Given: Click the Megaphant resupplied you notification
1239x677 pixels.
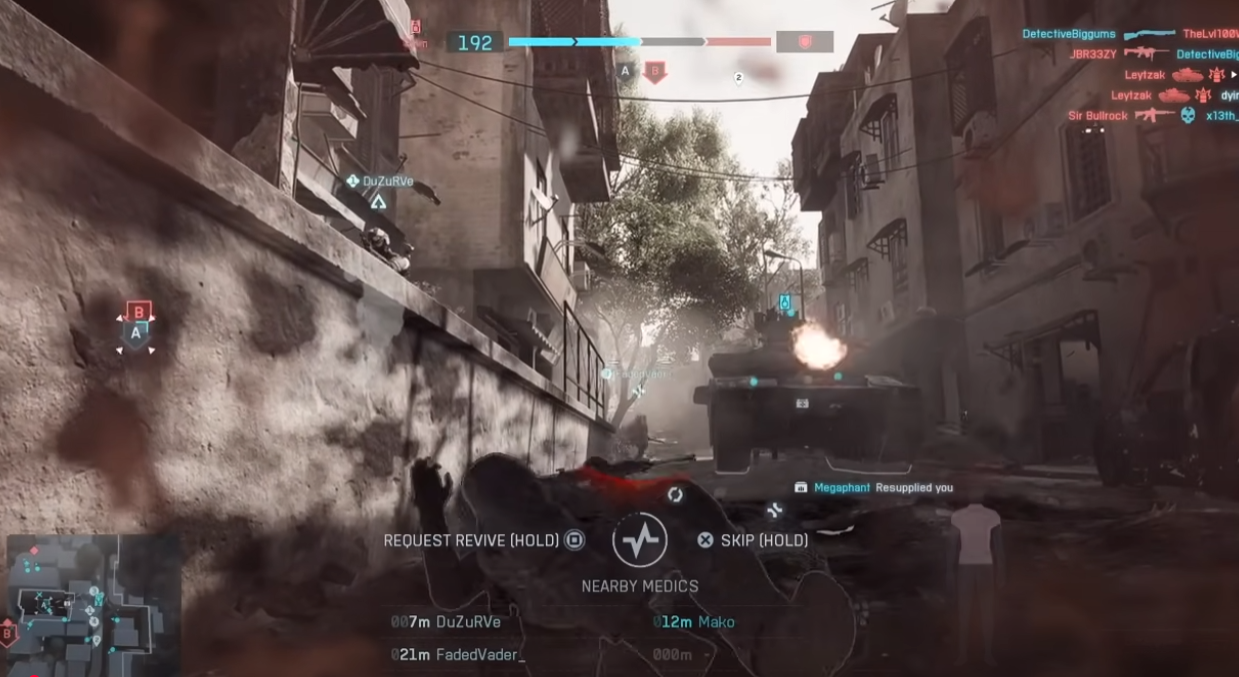Looking at the screenshot, I should (873, 488).
